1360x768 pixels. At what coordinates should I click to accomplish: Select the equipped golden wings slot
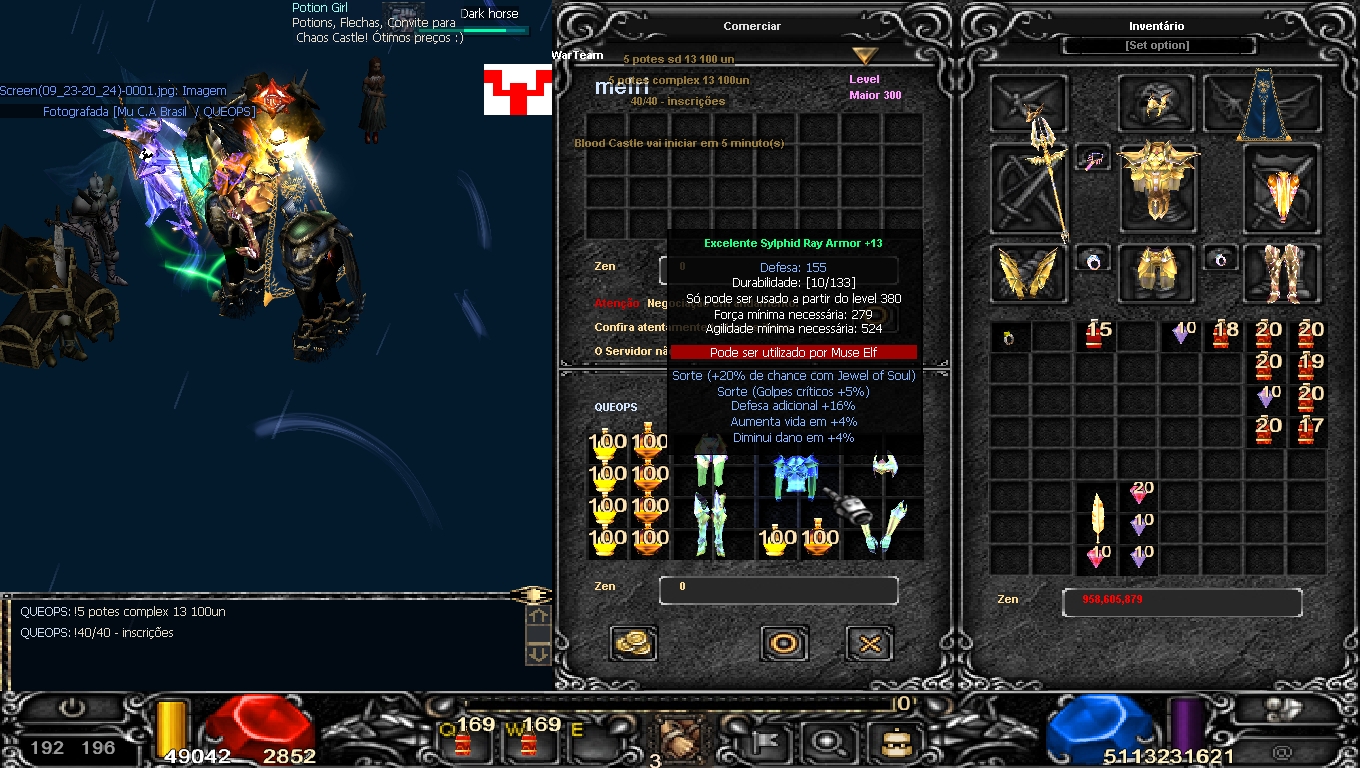(1030, 272)
